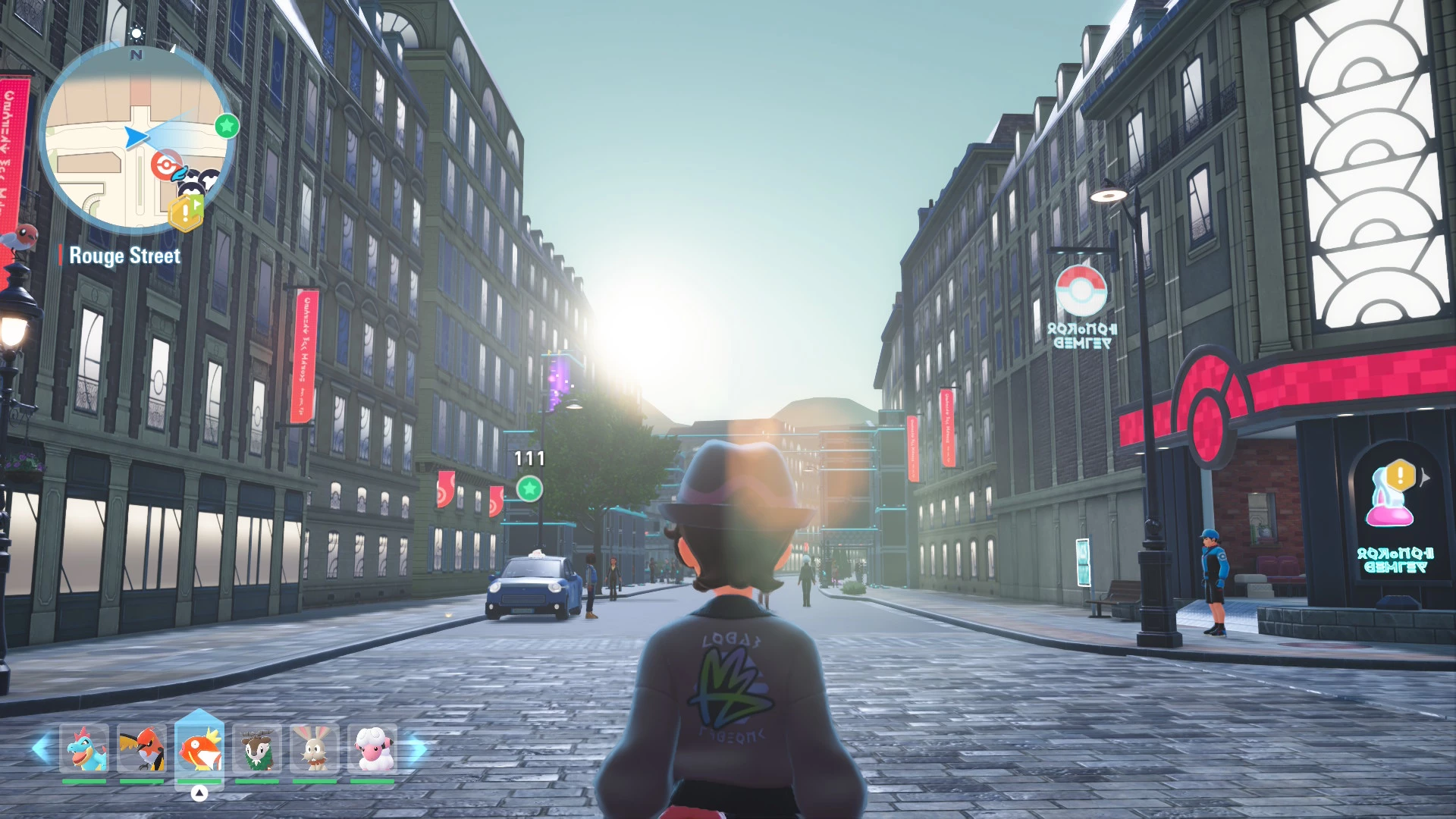Select the Pokémon Center marker on the minimap
The image size is (1456, 819).
pos(165,165)
